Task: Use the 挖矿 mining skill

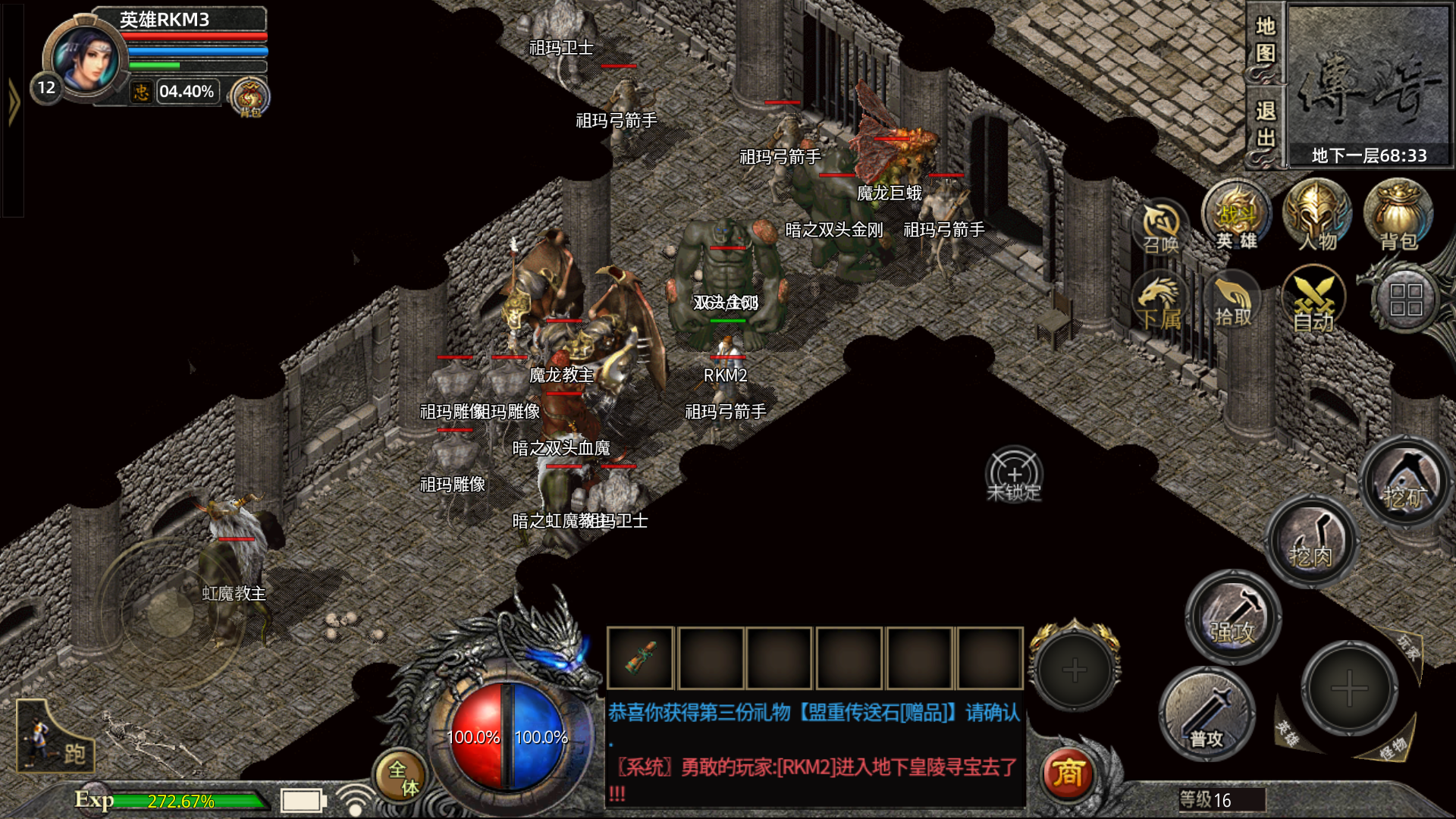Action: click(x=1405, y=482)
